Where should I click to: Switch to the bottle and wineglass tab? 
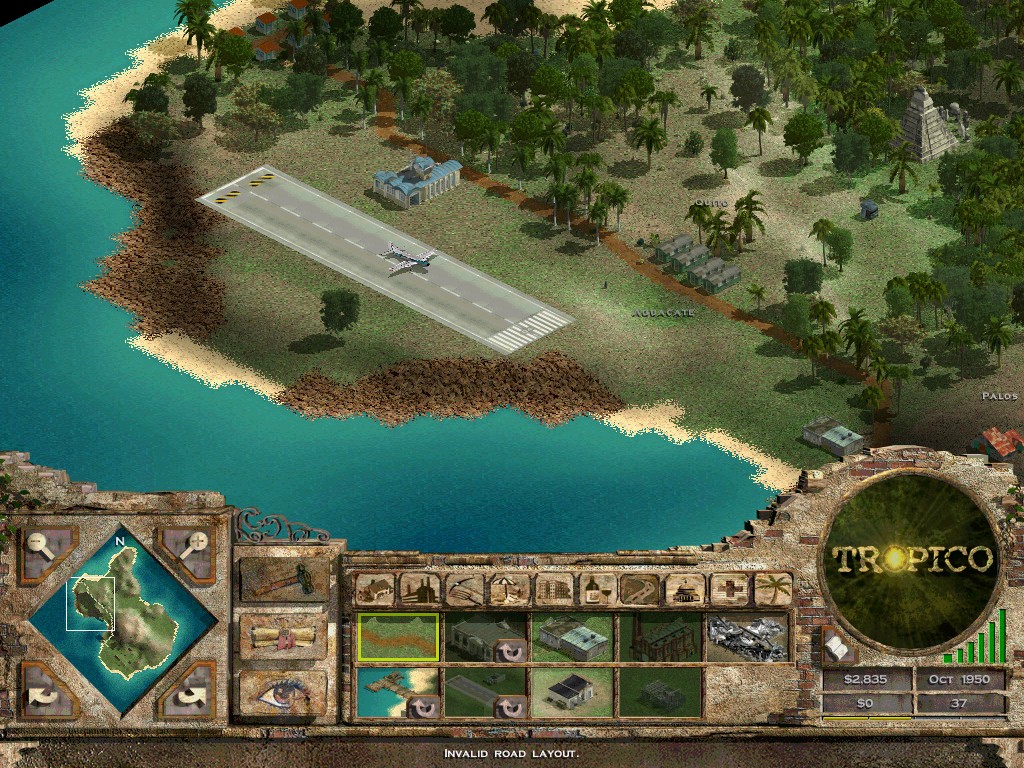coord(598,589)
